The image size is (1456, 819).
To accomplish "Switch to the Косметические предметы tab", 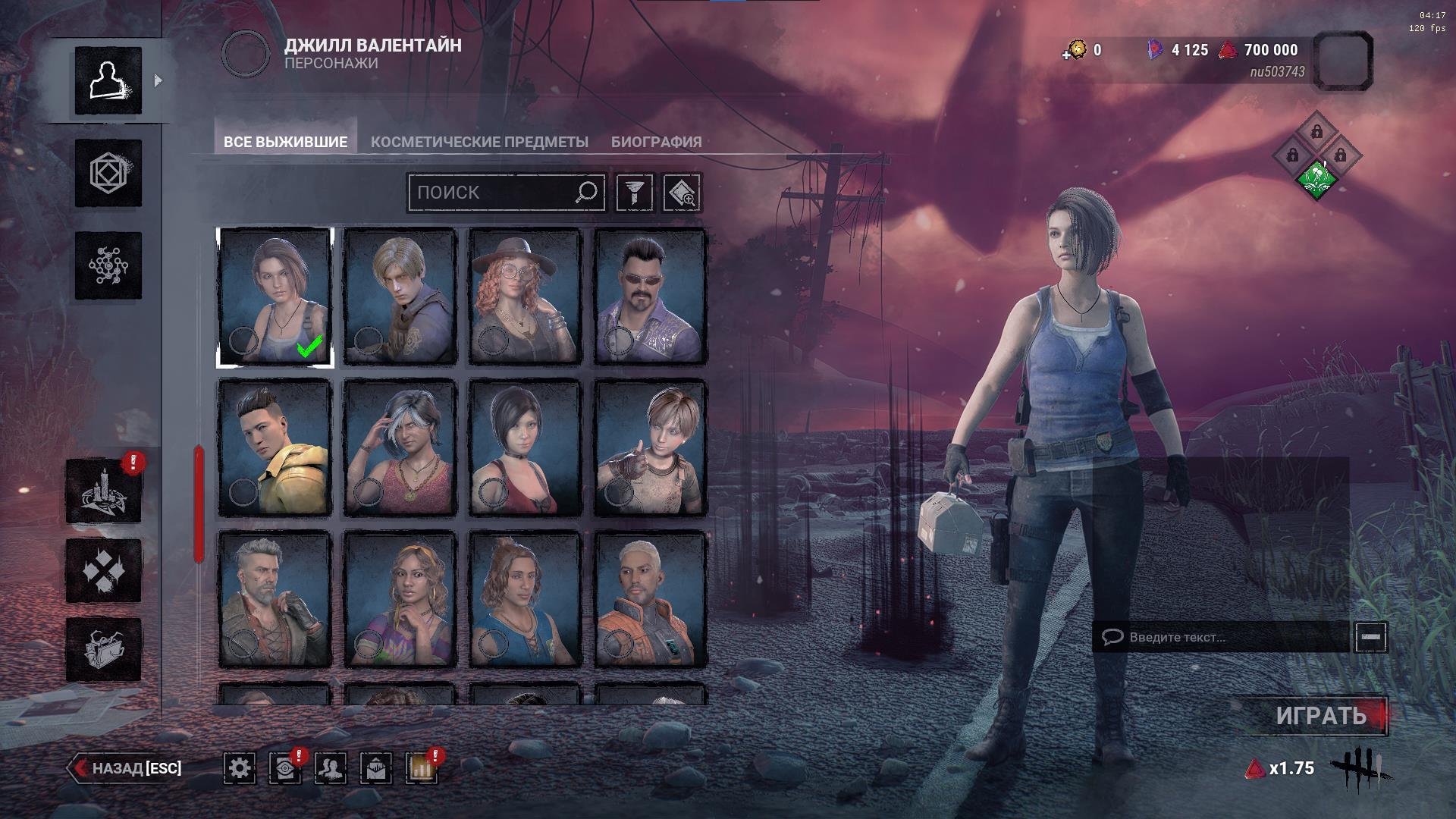I will (x=479, y=142).
